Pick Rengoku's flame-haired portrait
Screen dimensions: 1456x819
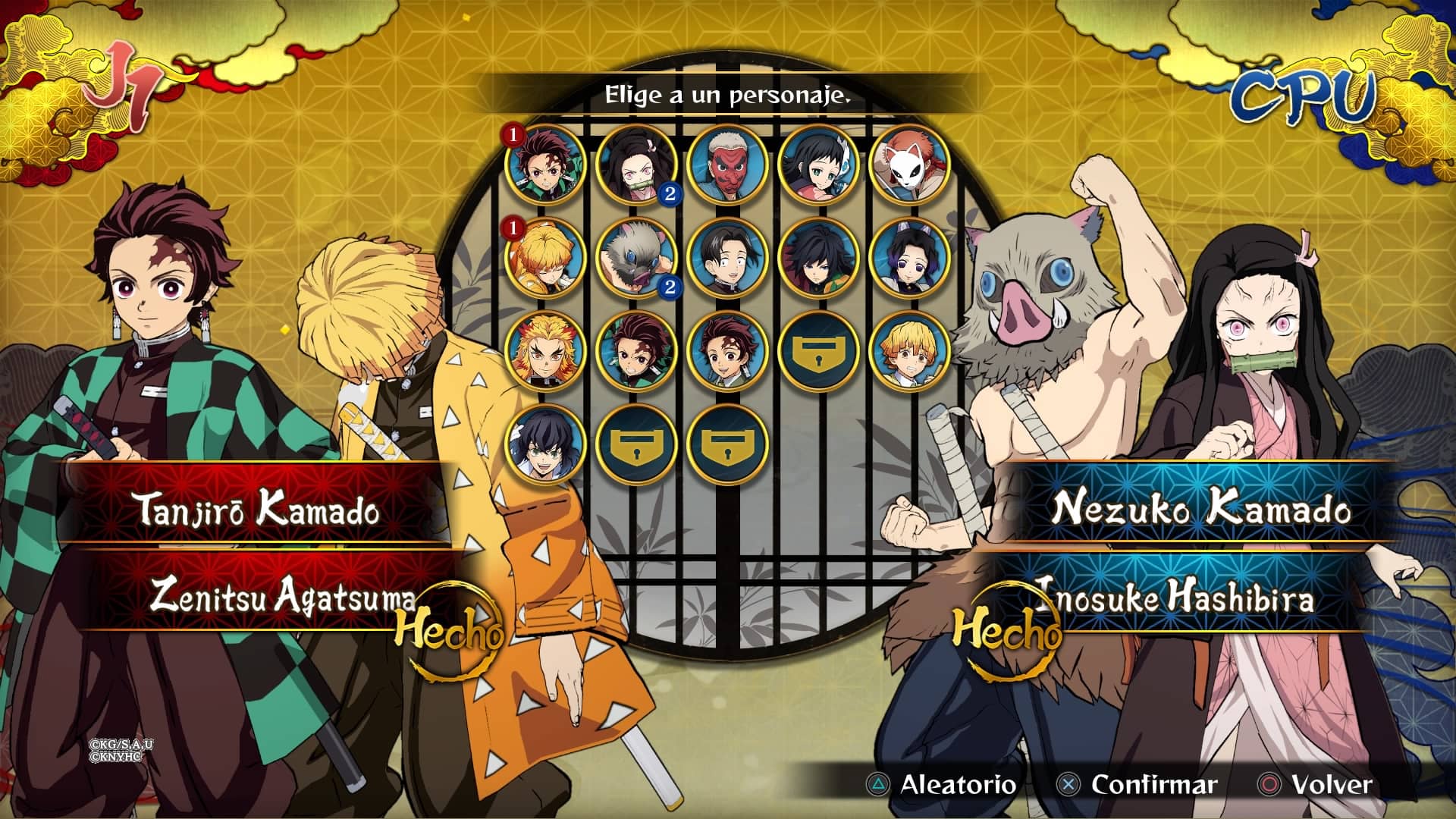click(x=544, y=350)
